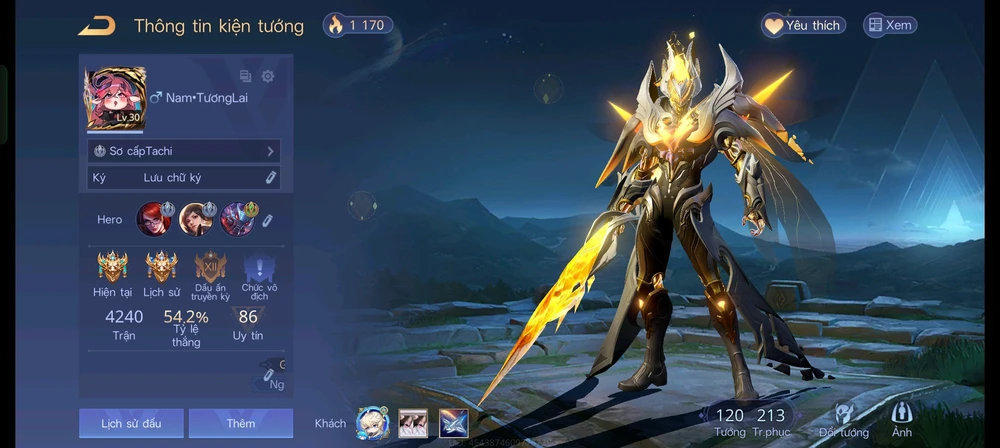Image resolution: width=1000 pixels, height=448 pixels.
Task: Open Lịch sử đấu match history
Action: click(x=131, y=423)
